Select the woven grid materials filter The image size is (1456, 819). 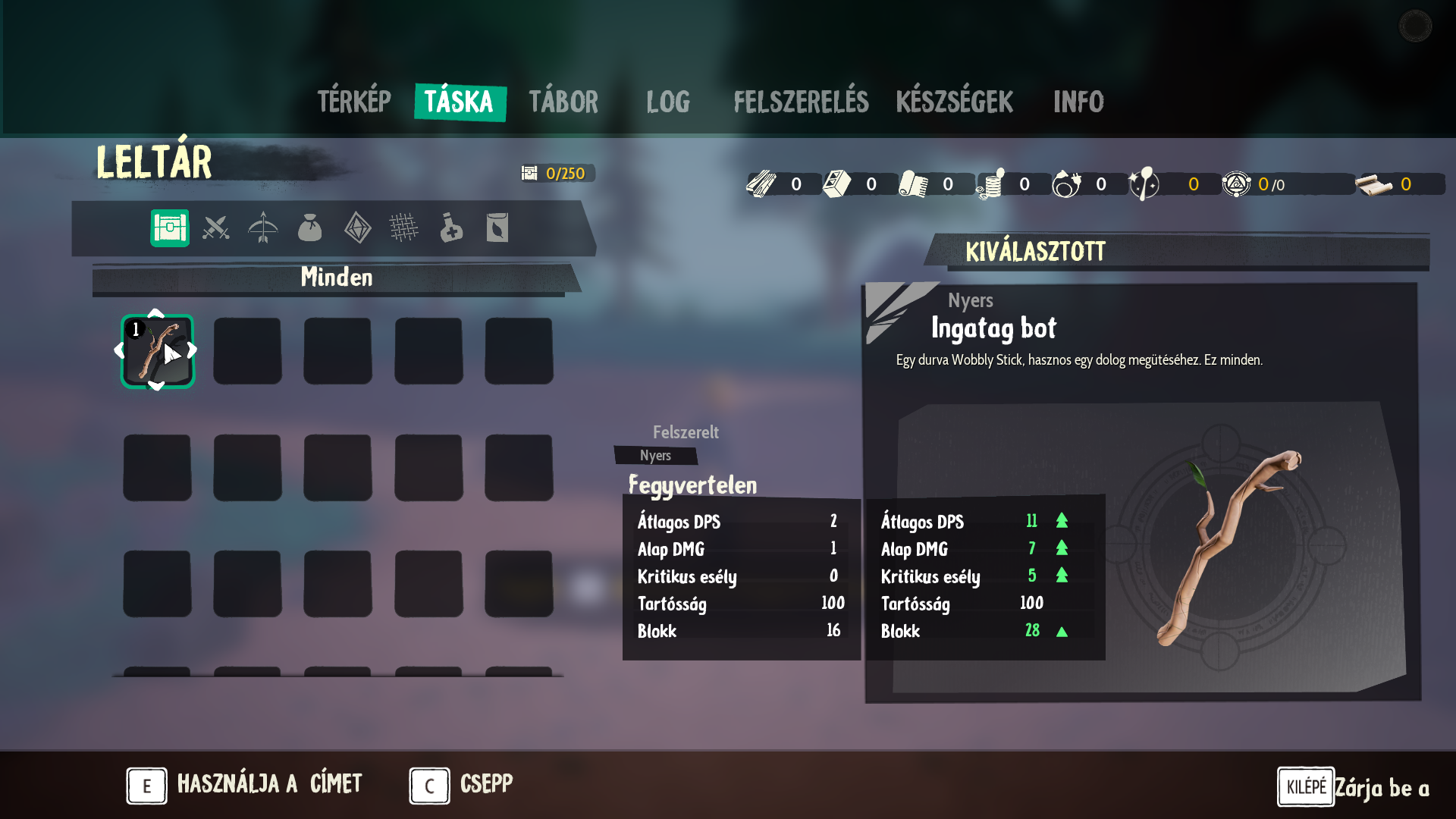point(403,227)
